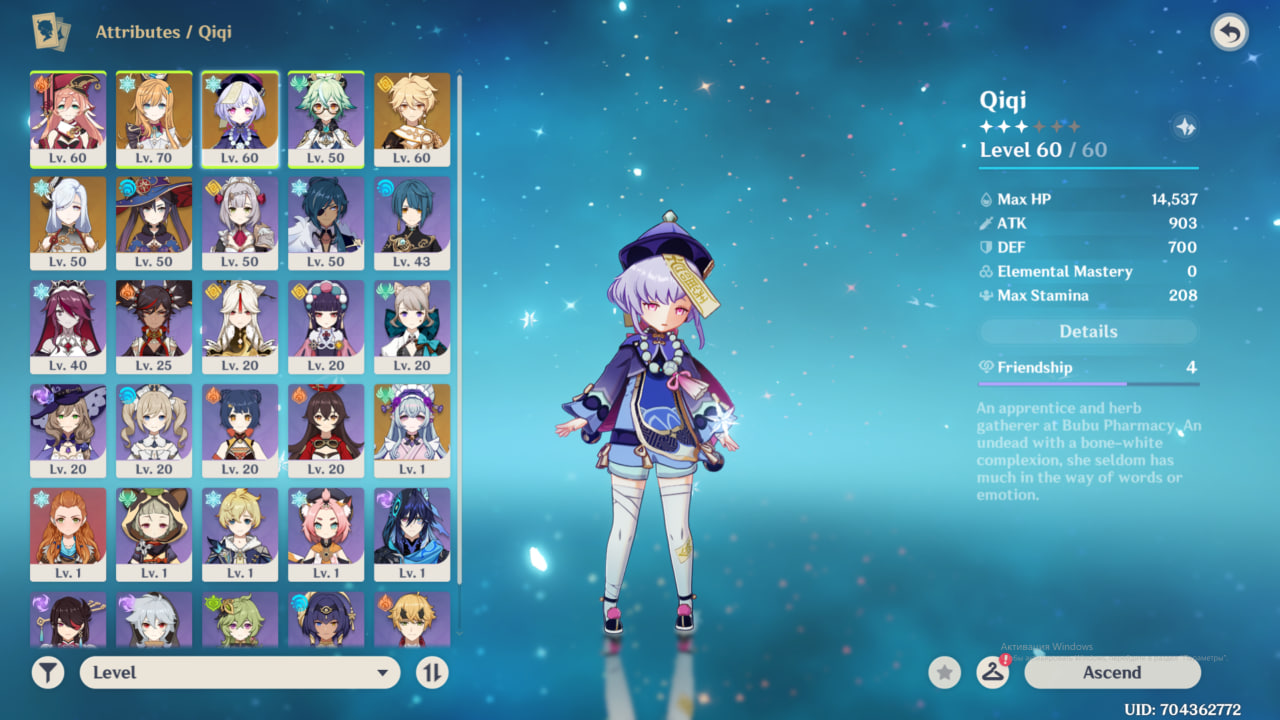Open the outfit hanger icon
The image size is (1280, 720).
[992, 673]
